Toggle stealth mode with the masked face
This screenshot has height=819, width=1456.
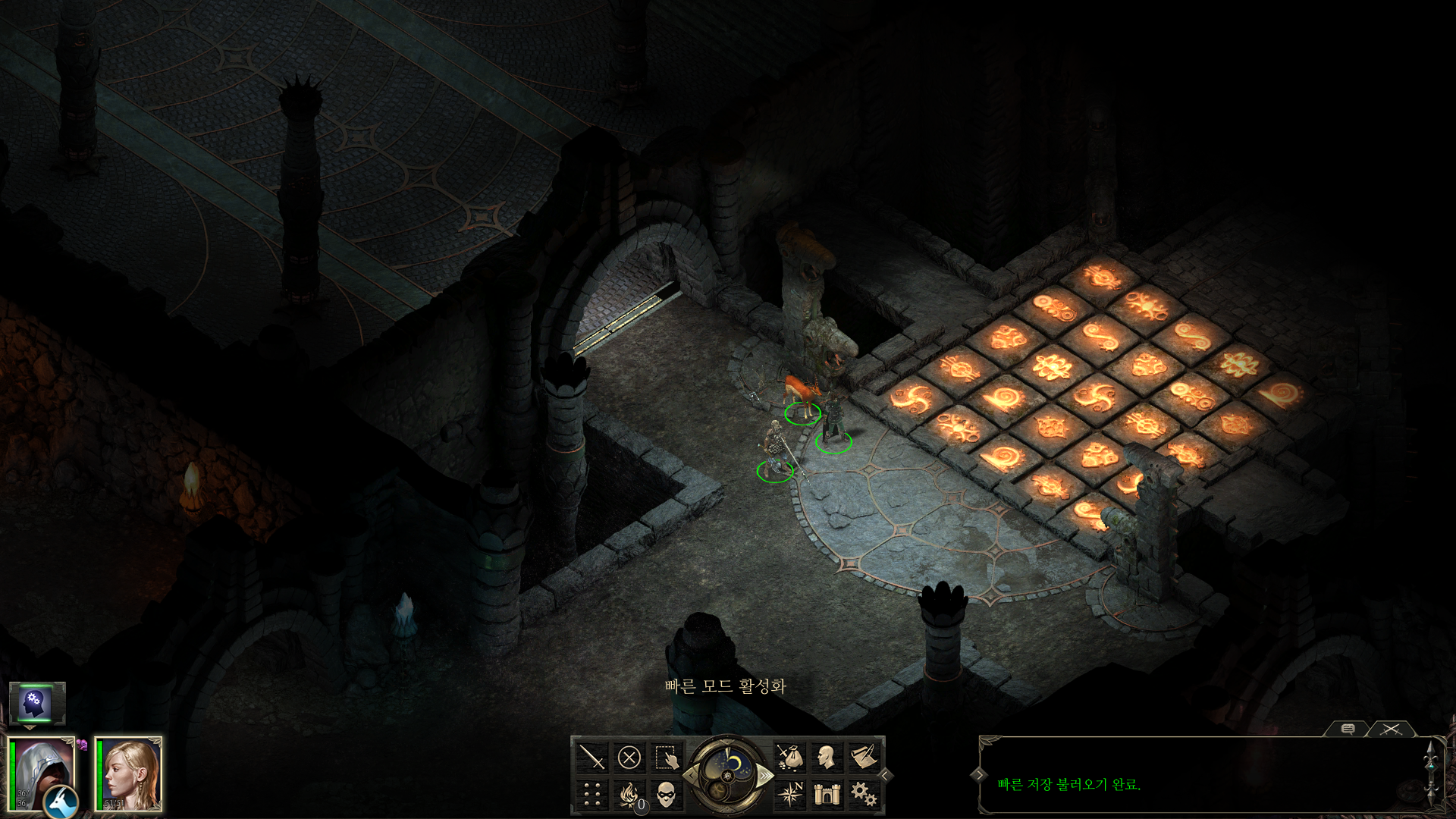(667, 794)
